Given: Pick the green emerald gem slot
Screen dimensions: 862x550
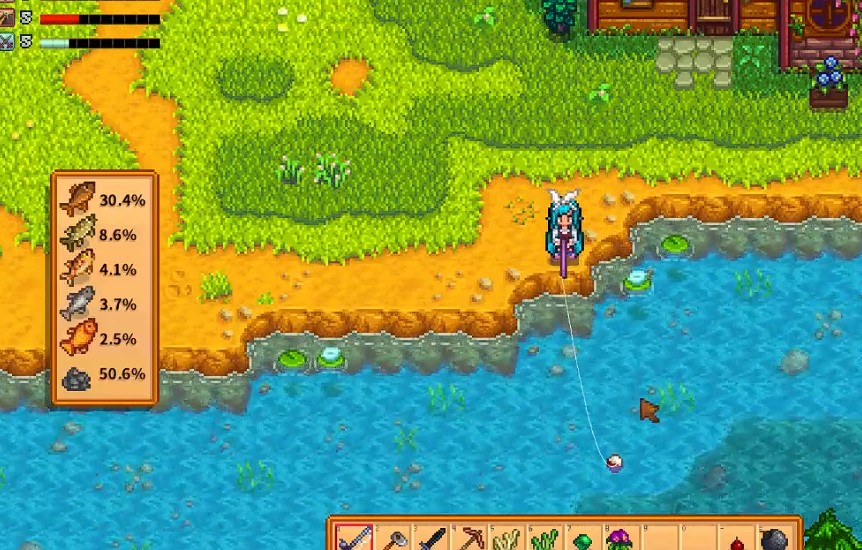Looking at the screenshot, I should [582, 540].
